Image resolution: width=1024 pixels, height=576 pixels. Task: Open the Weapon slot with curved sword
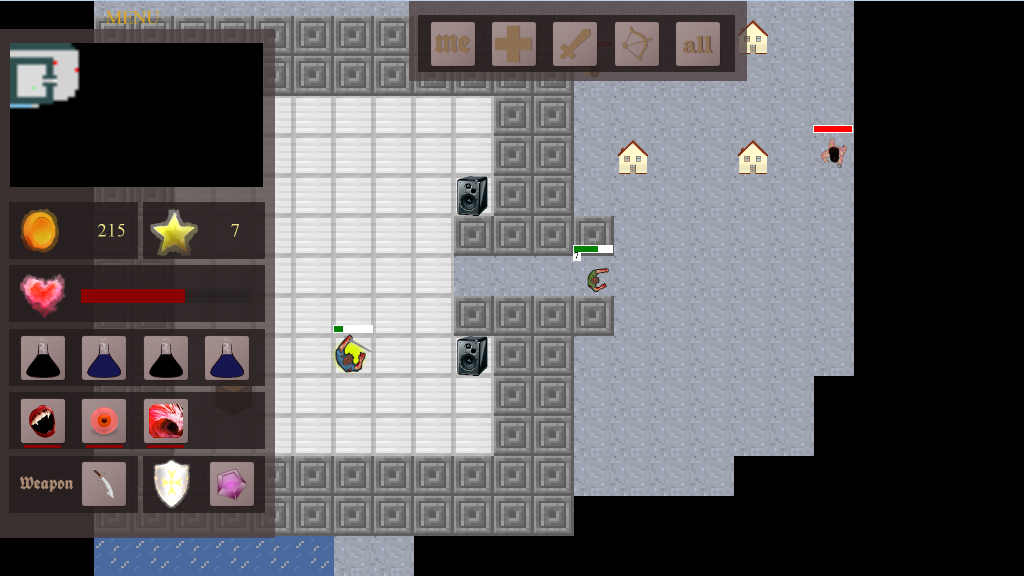(104, 484)
